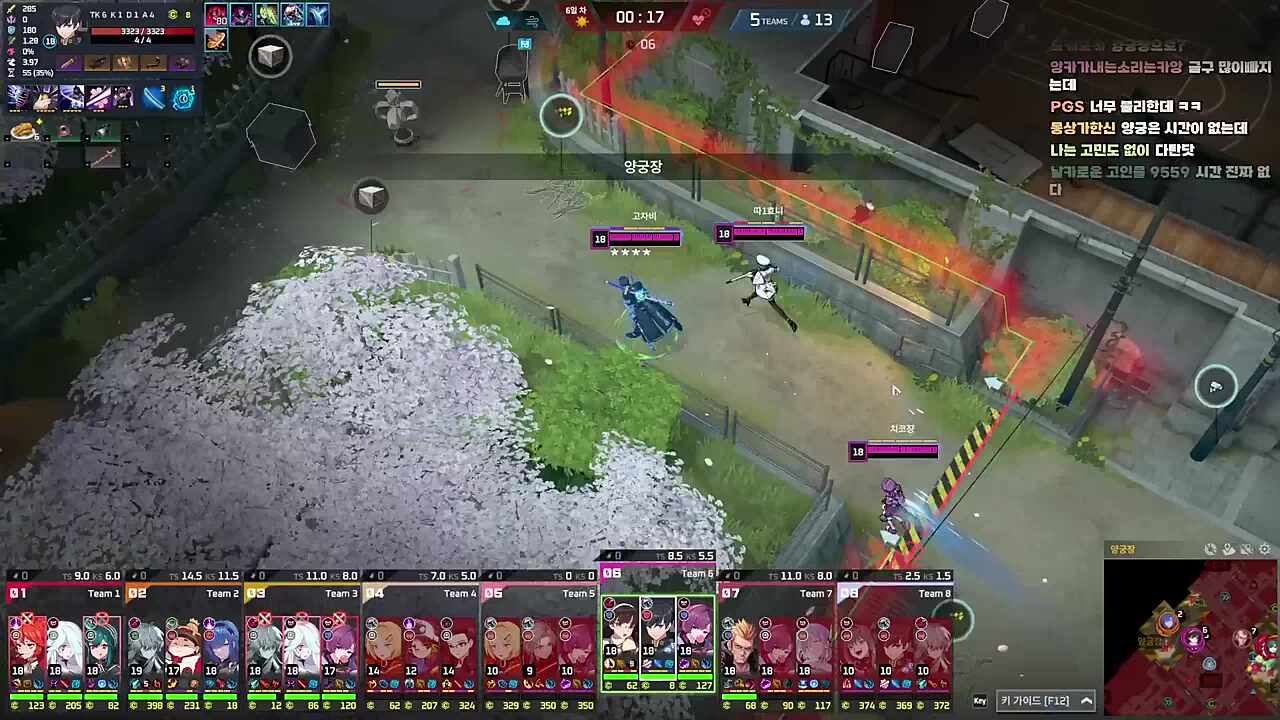This screenshot has width=1280, height=720.
Task: Select the orange player marker numbered 2 on minimap
Action: [1168, 622]
